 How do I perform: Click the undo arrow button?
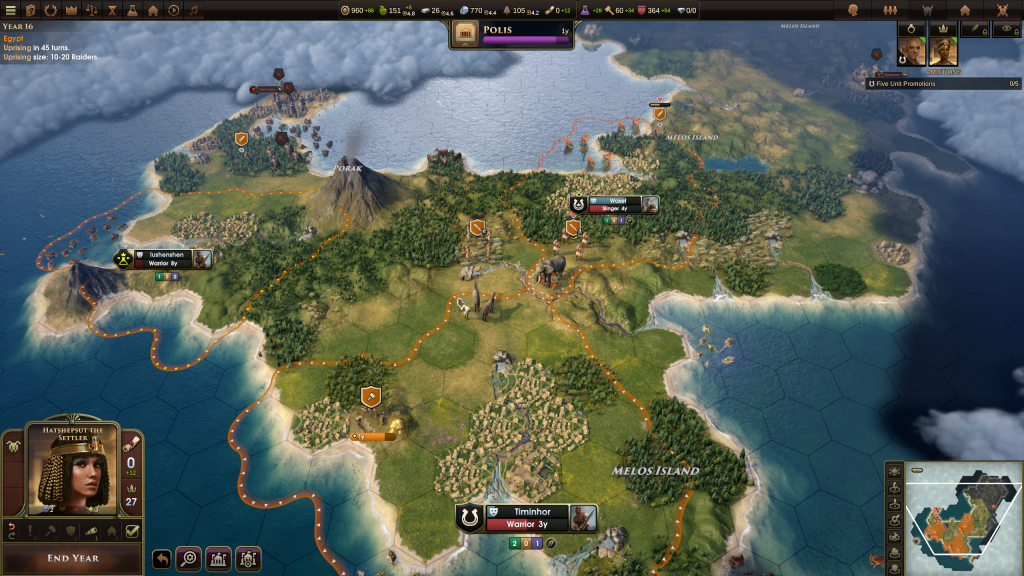162,559
